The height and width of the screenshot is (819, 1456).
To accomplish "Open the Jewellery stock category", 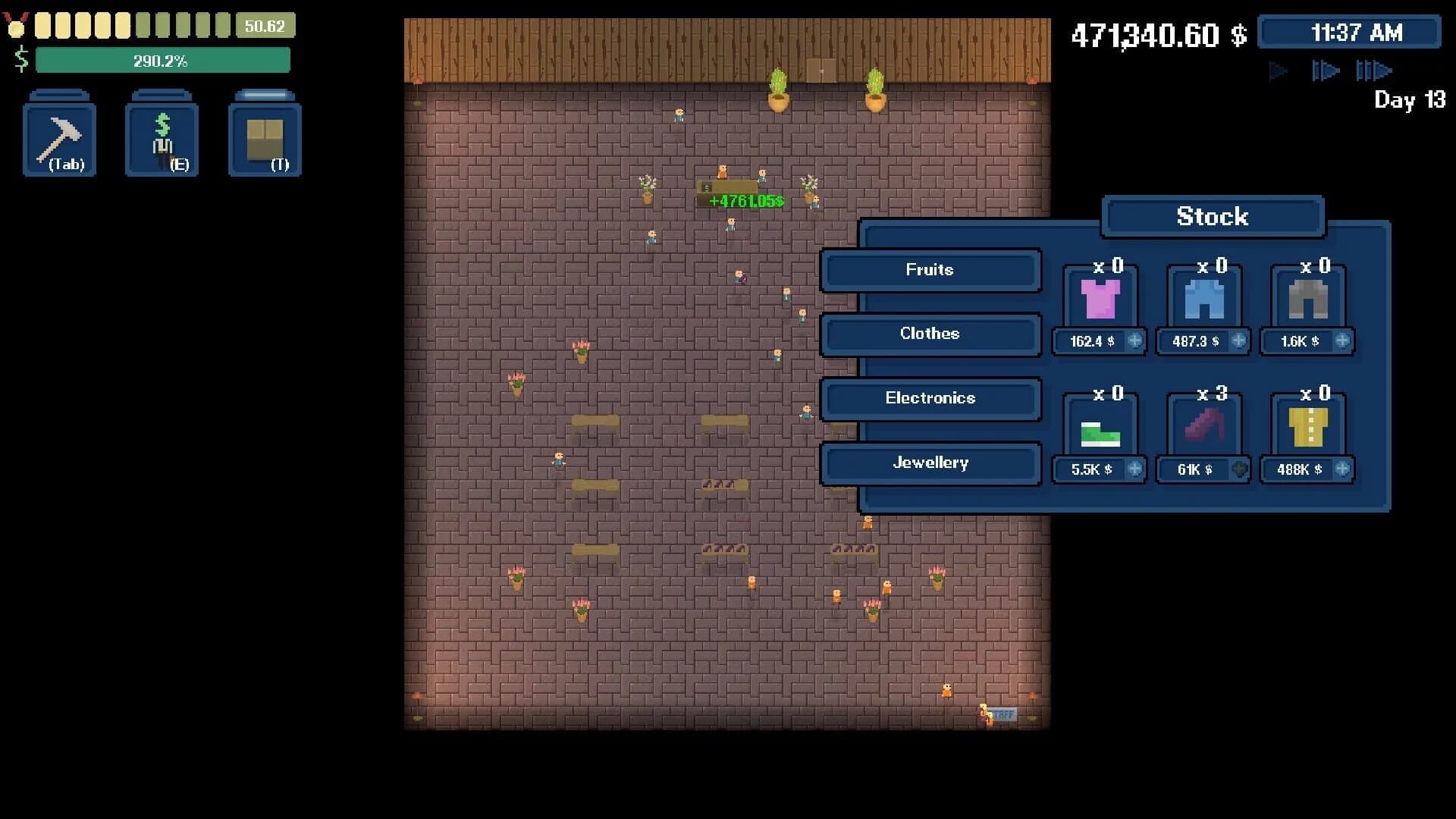I will (x=930, y=463).
